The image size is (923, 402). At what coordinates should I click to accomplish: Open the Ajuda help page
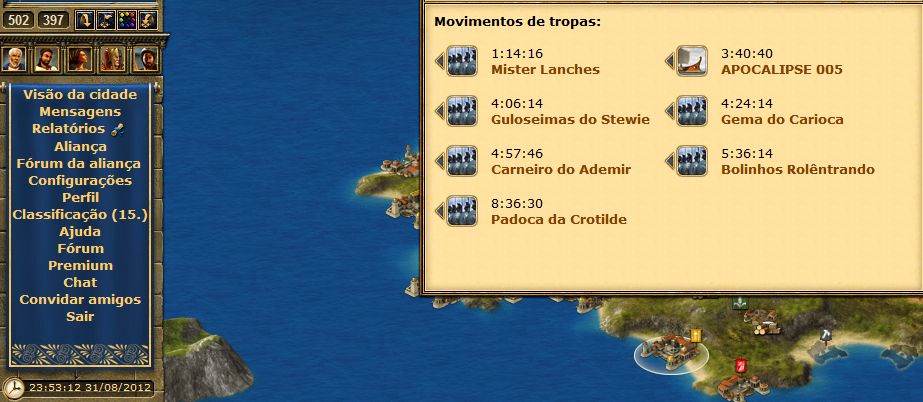(80, 231)
